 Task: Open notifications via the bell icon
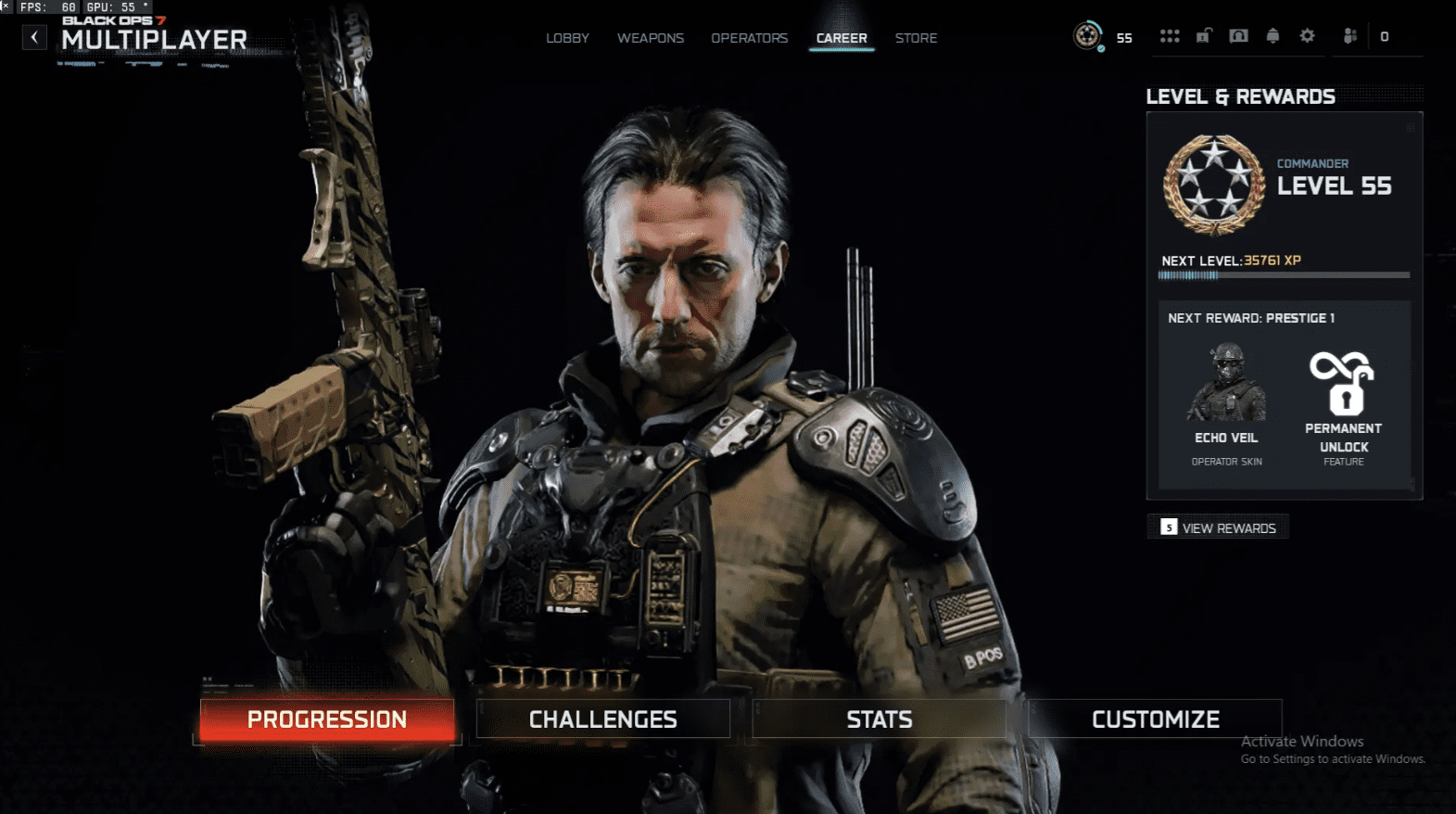[1272, 35]
